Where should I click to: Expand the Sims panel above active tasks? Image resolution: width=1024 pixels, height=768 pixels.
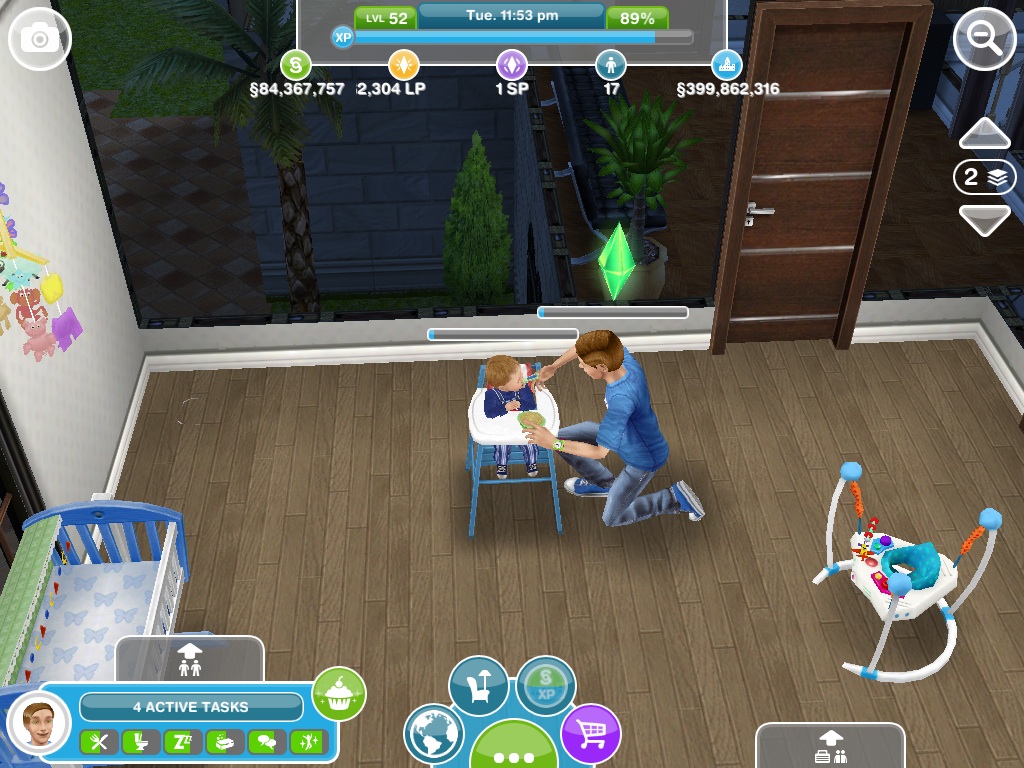[189, 658]
